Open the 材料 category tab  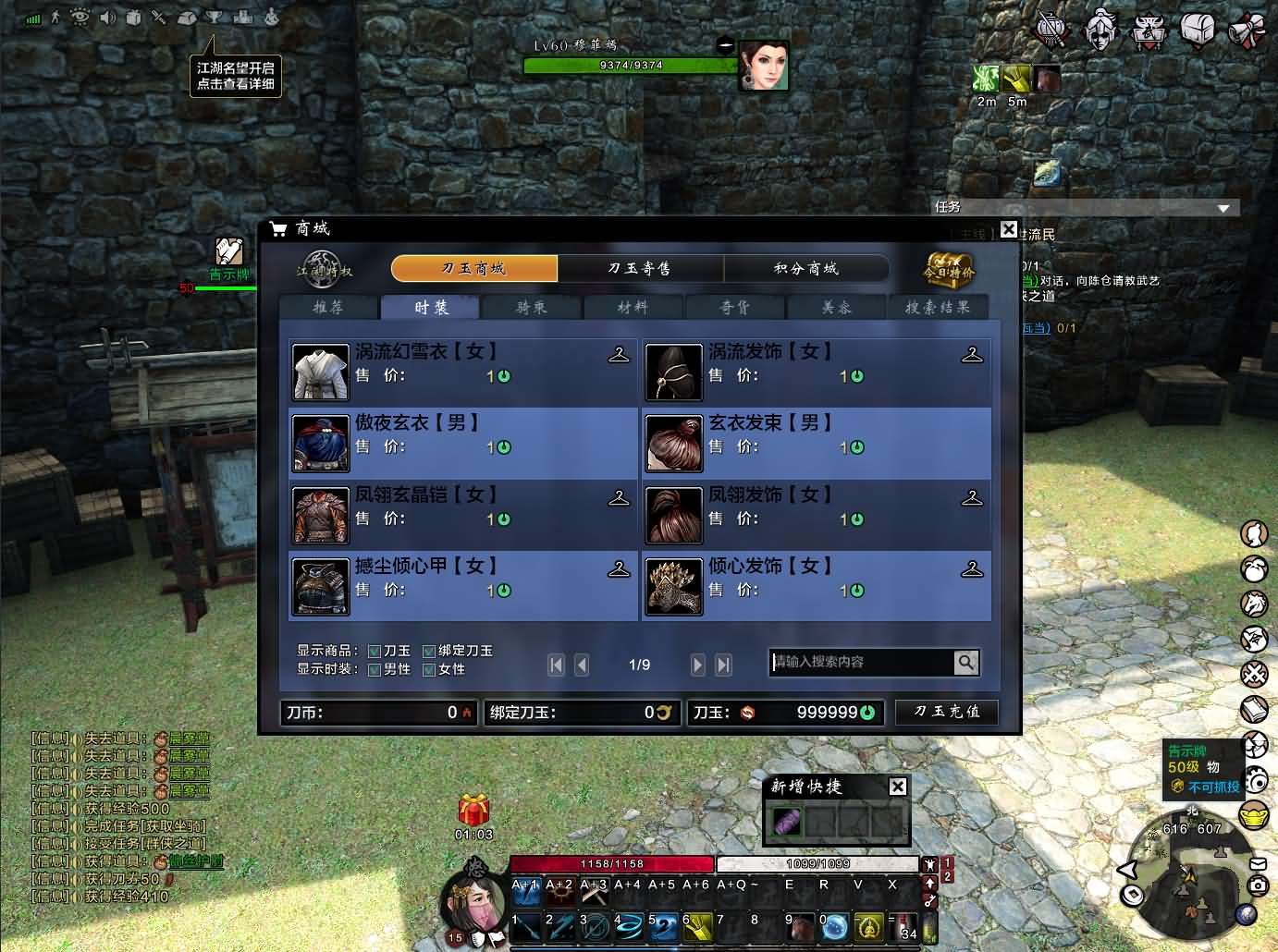point(633,308)
